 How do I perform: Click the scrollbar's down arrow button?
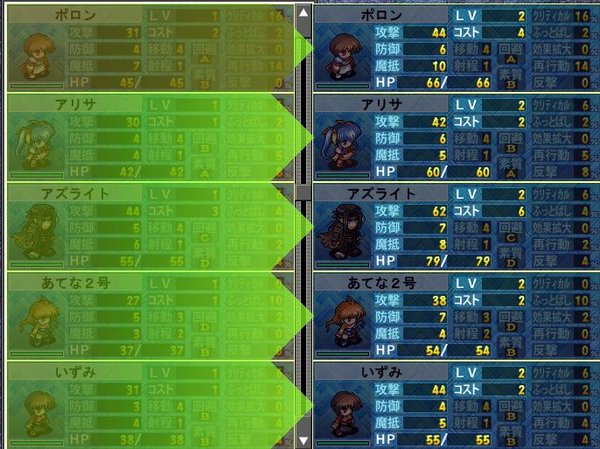[303, 439]
